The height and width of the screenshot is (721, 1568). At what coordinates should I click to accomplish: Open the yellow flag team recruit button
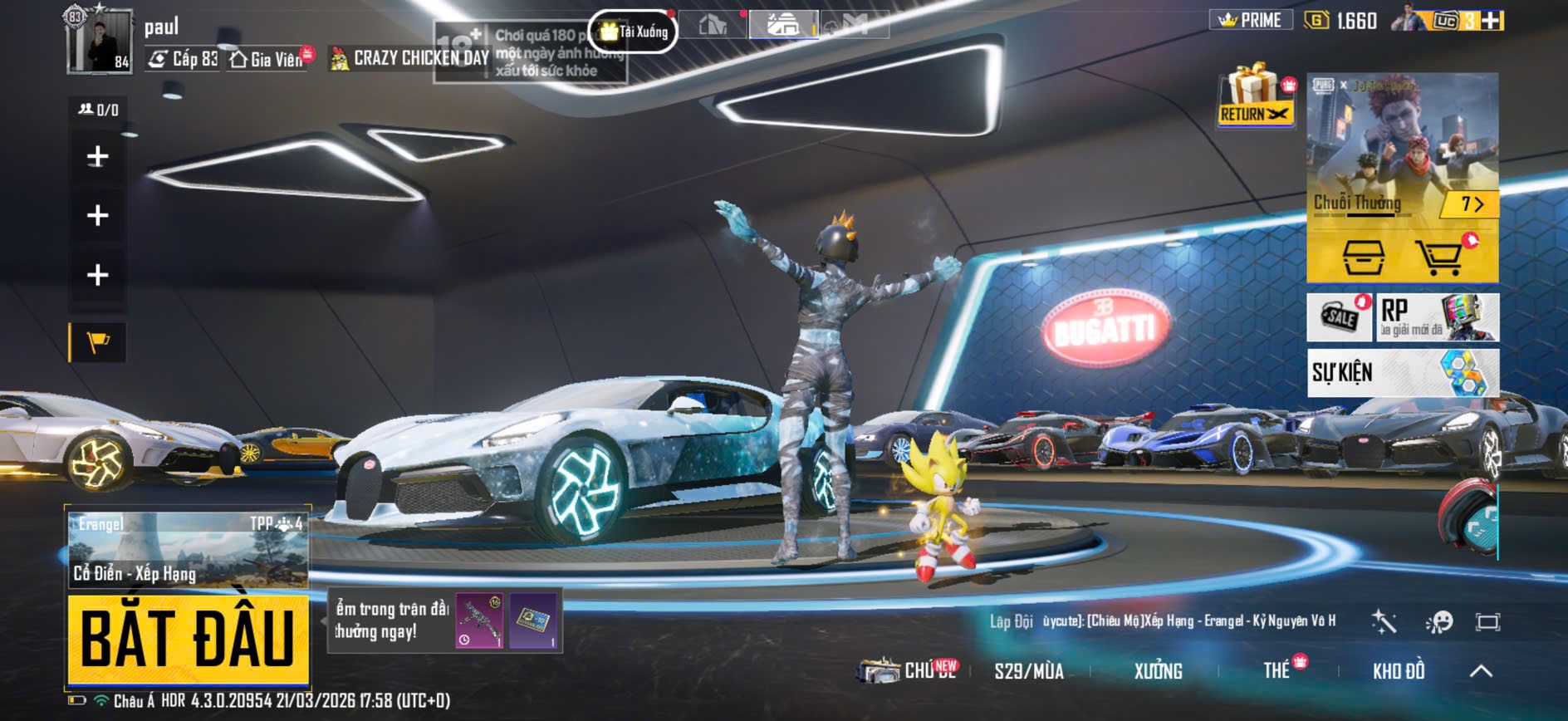tap(98, 341)
